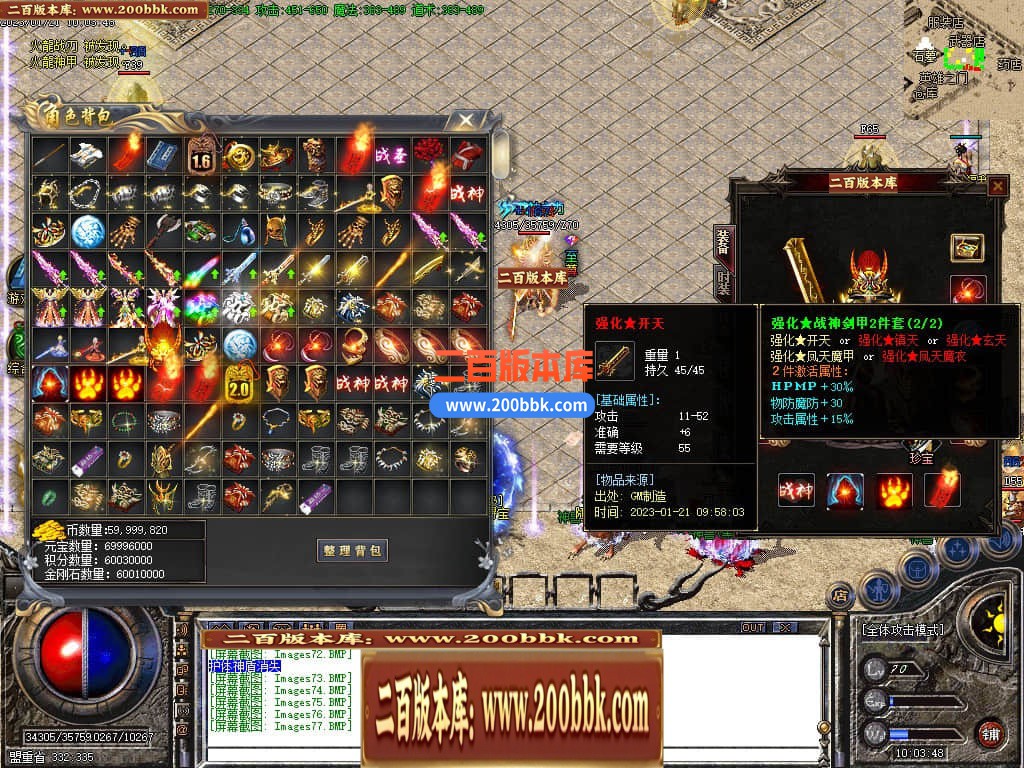Open the treasure chest icon in equipment panel
Image resolution: width=1024 pixels, height=768 pixels.
[966, 247]
